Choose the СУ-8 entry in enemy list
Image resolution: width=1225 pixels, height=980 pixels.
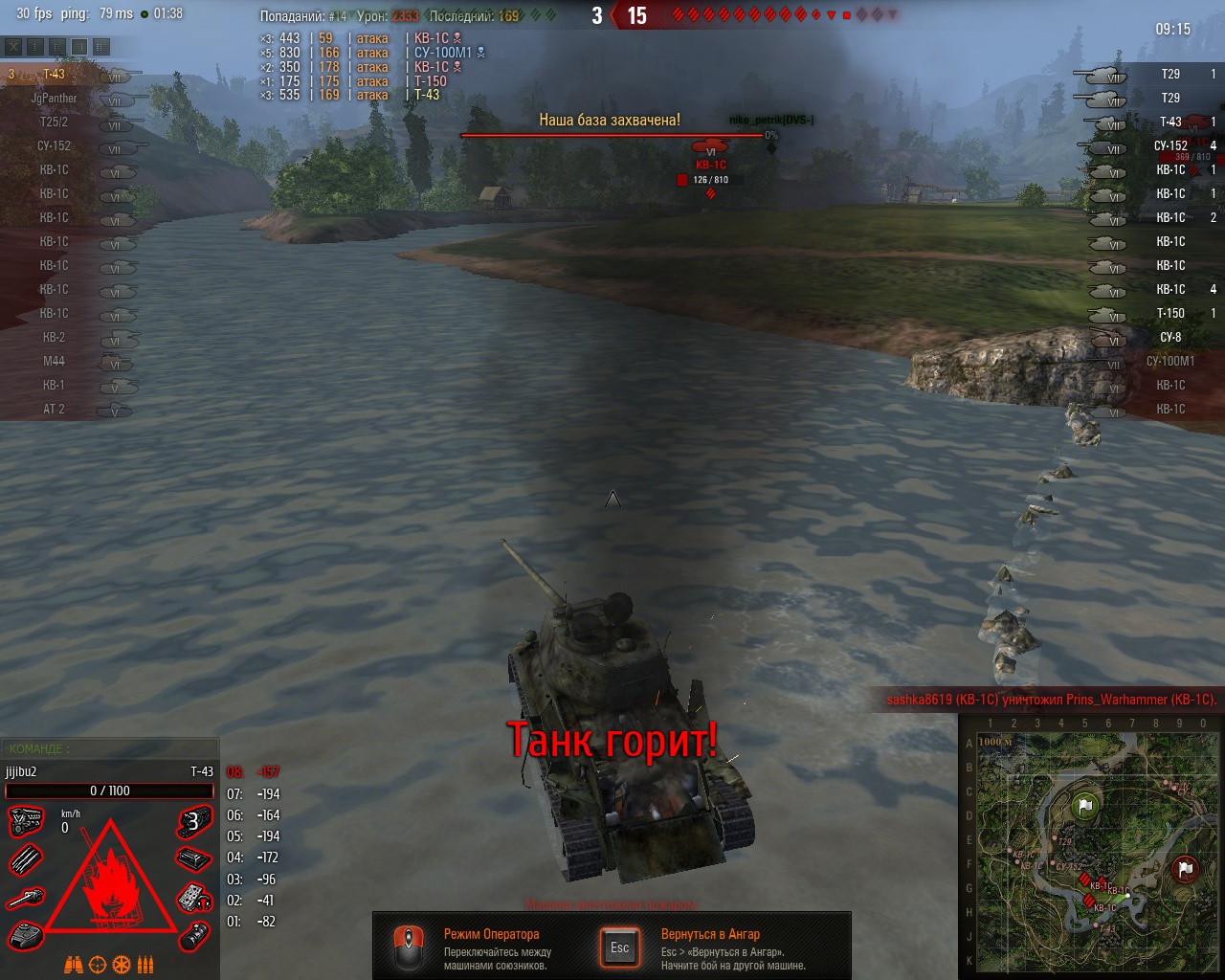pyautogui.click(x=1169, y=338)
